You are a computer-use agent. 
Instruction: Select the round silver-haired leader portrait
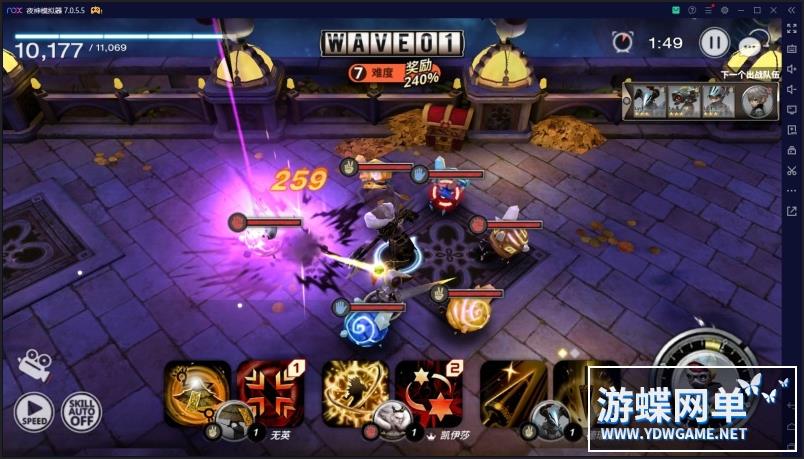click(x=754, y=101)
